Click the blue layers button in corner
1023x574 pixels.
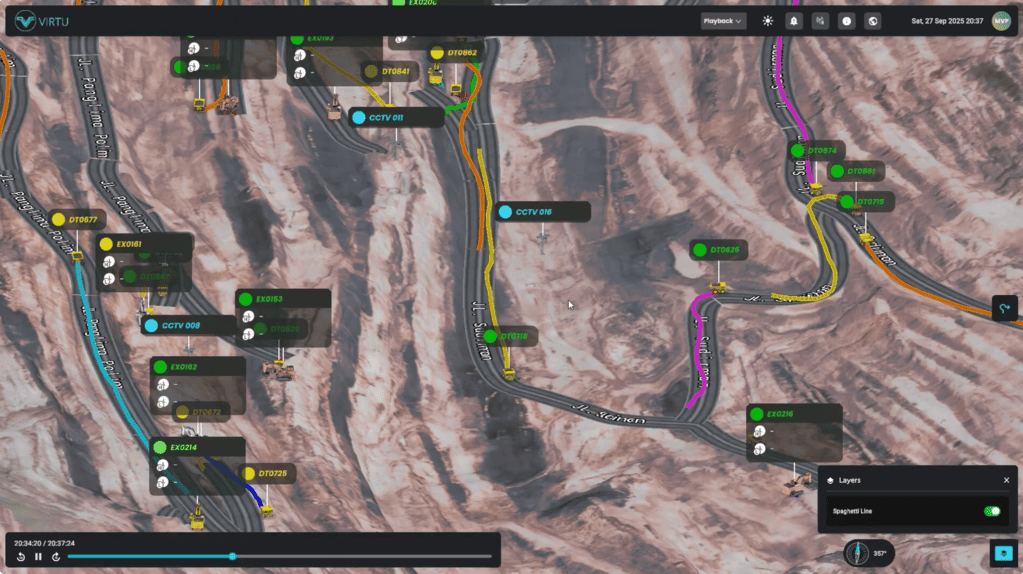click(1002, 553)
